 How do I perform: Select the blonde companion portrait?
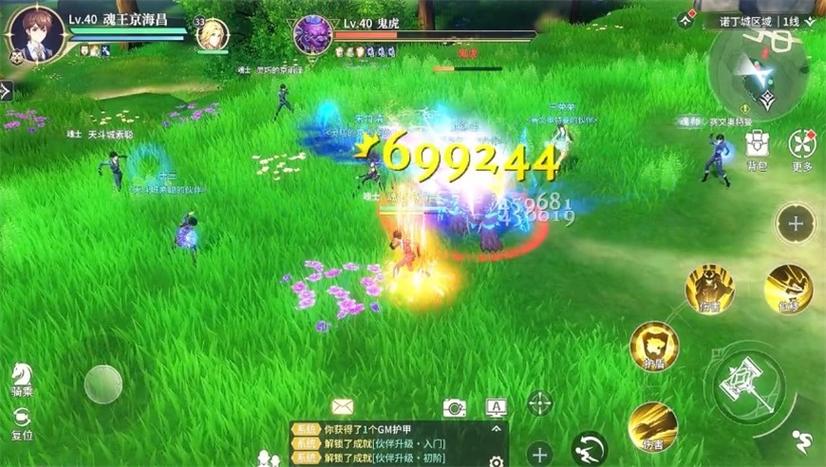point(211,35)
